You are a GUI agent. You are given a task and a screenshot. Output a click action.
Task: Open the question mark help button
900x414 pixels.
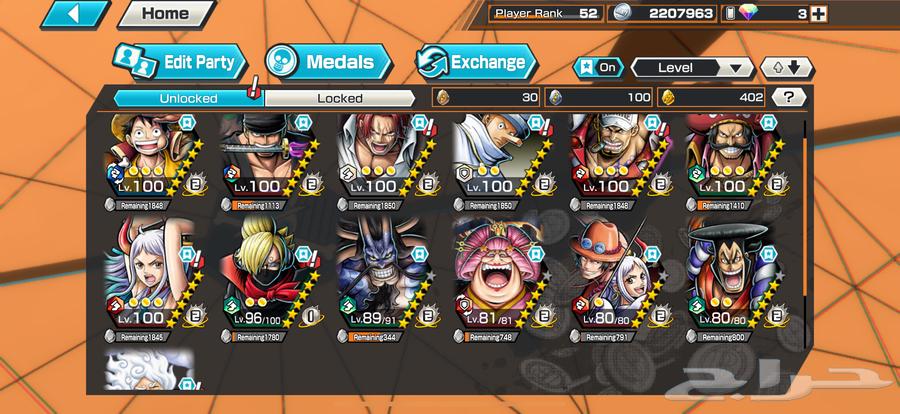[790, 97]
